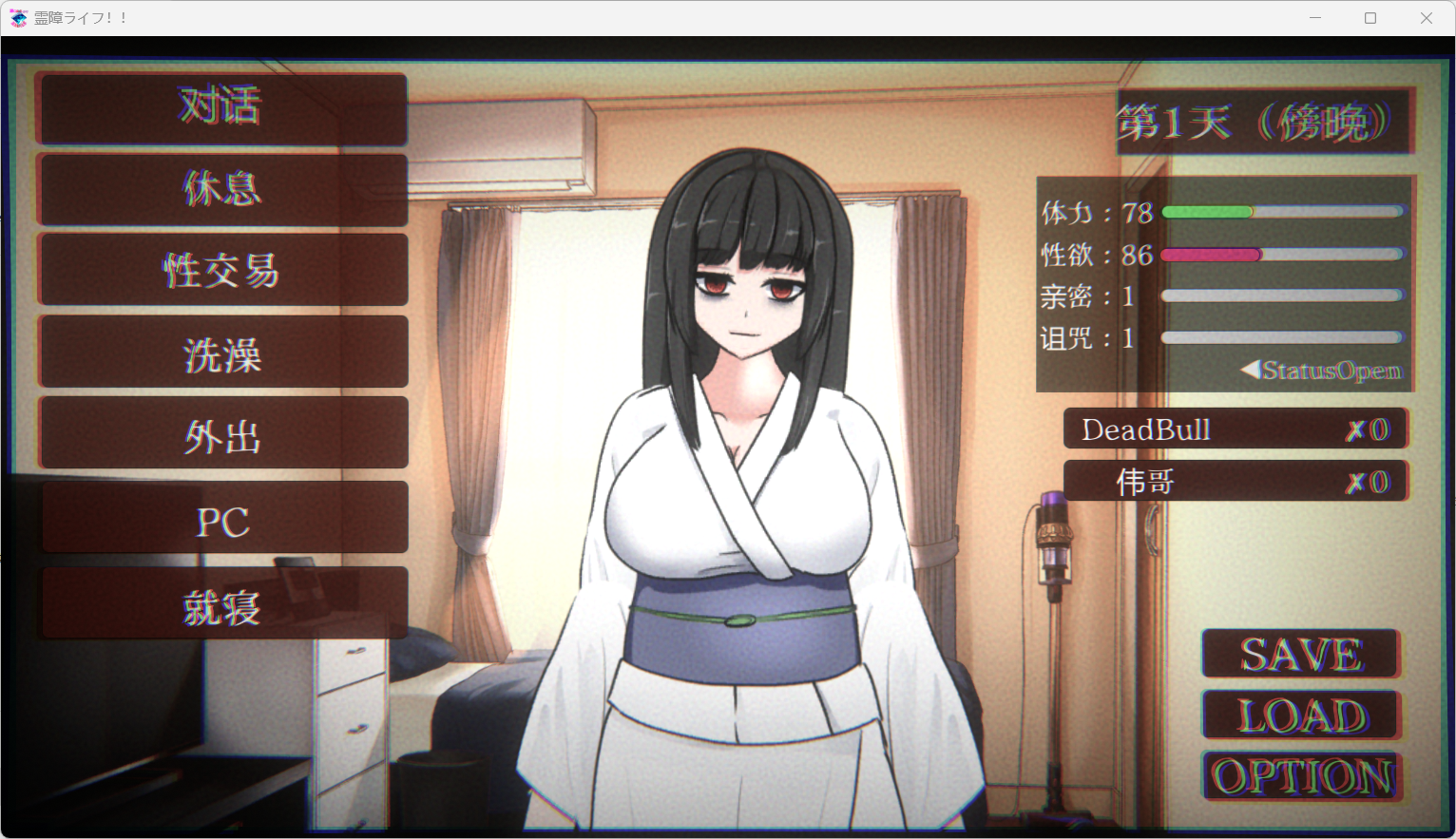This screenshot has height=839, width=1456.
Task: Select the 伟哥 item slot
Action: point(1236,481)
